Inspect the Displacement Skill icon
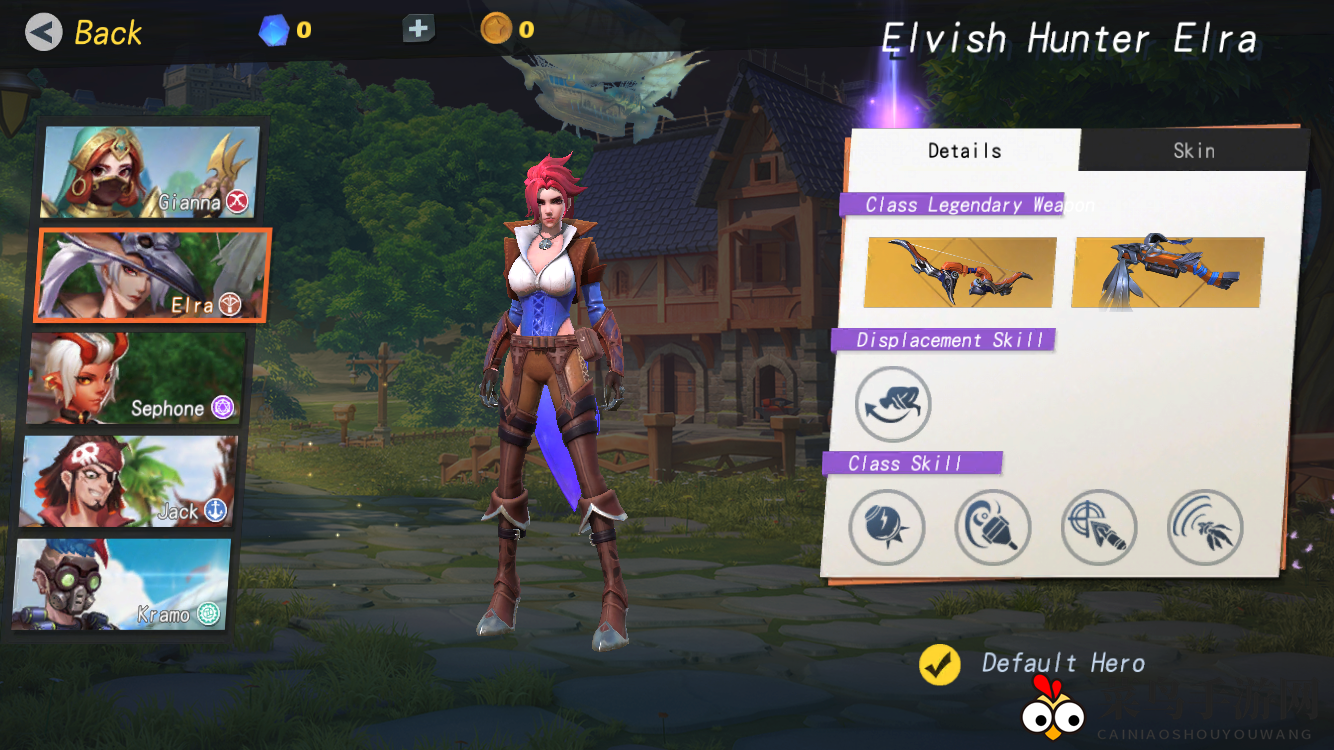This screenshot has width=1334, height=750. pos(893,405)
